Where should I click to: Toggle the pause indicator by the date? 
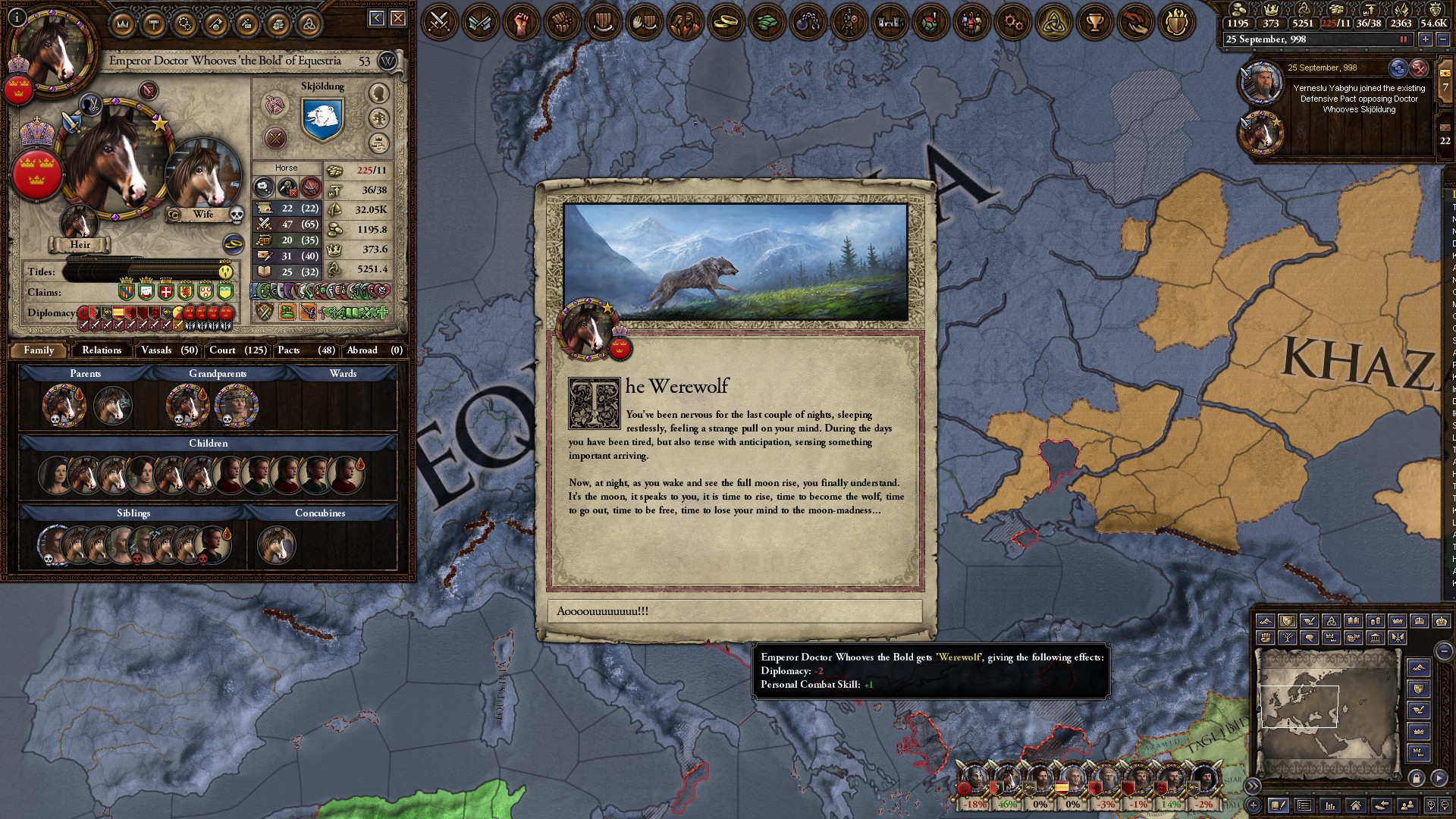[1403, 39]
